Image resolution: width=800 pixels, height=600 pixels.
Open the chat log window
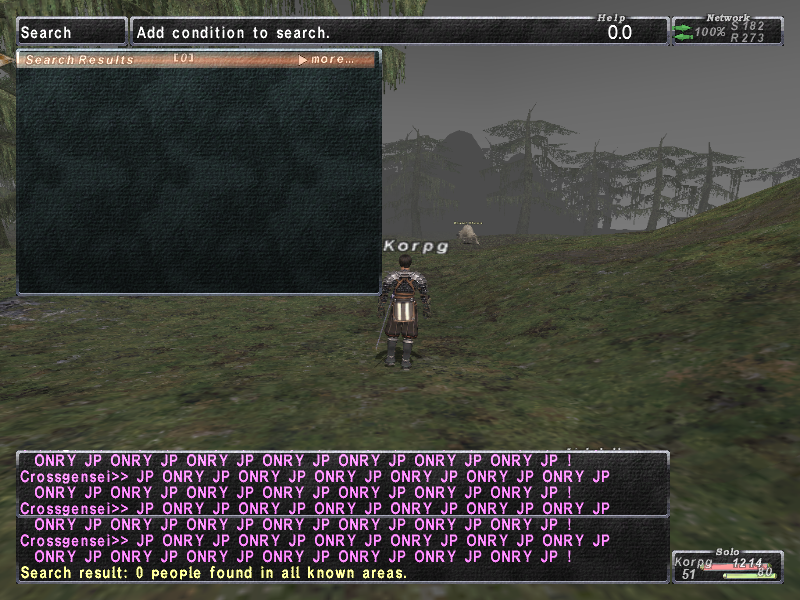[342, 516]
